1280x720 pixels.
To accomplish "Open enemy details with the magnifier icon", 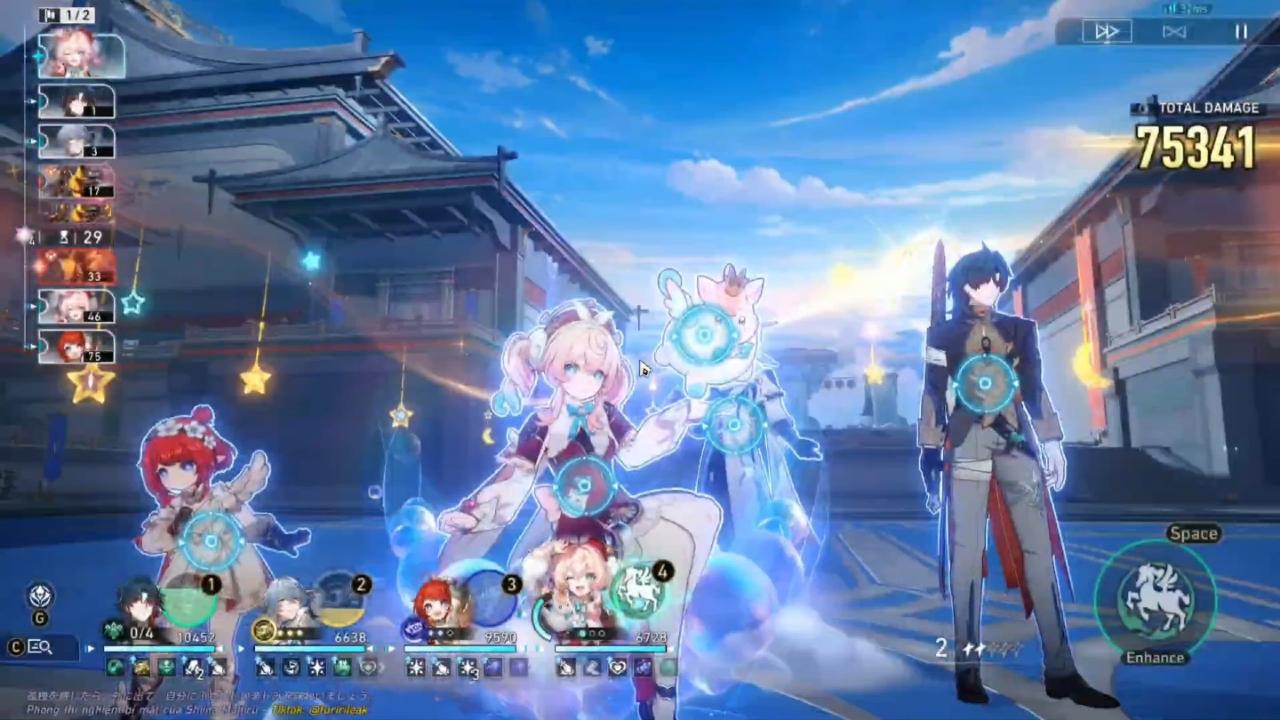I will pos(38,647).
